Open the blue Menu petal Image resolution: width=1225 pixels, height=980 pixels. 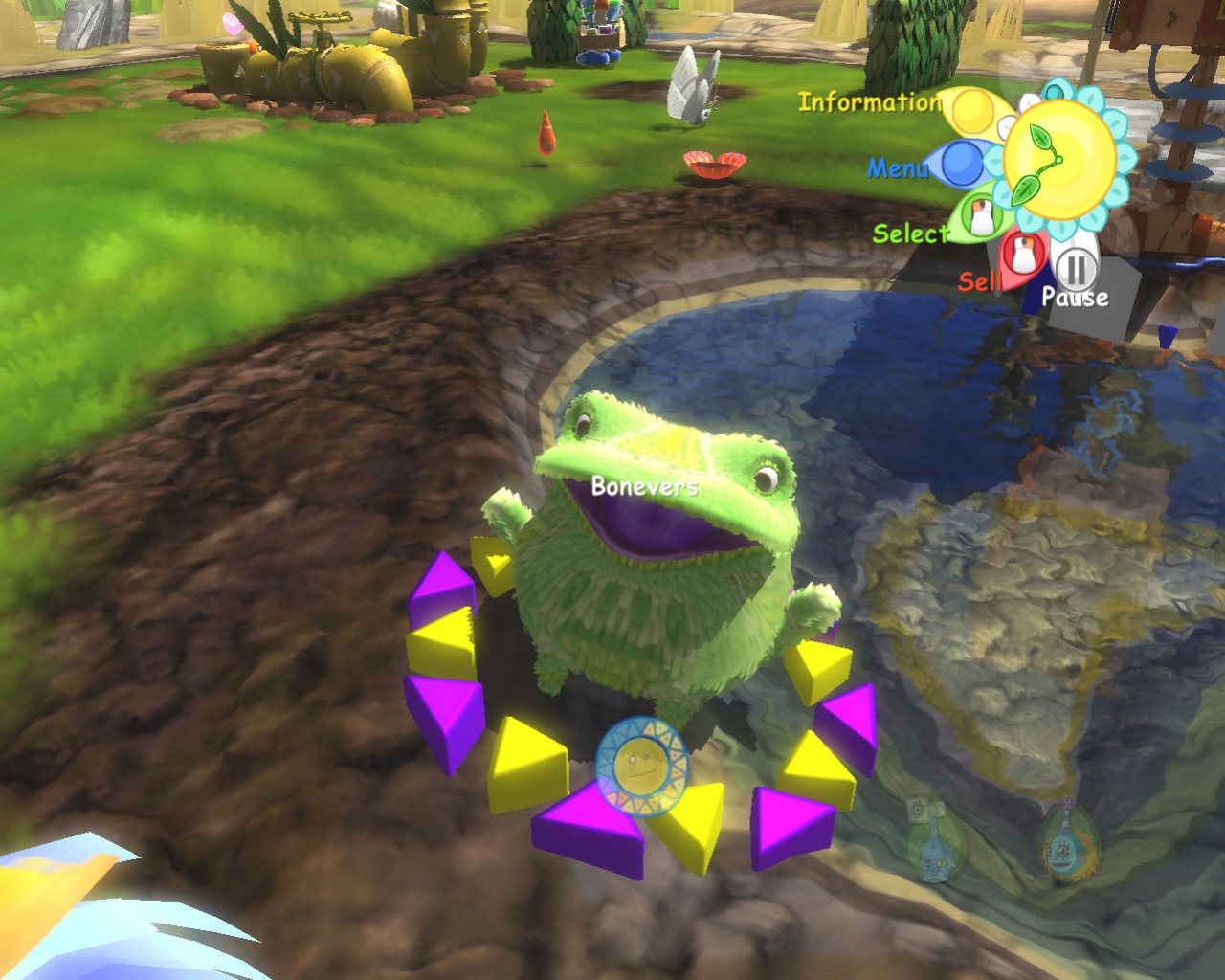[960, 164]
